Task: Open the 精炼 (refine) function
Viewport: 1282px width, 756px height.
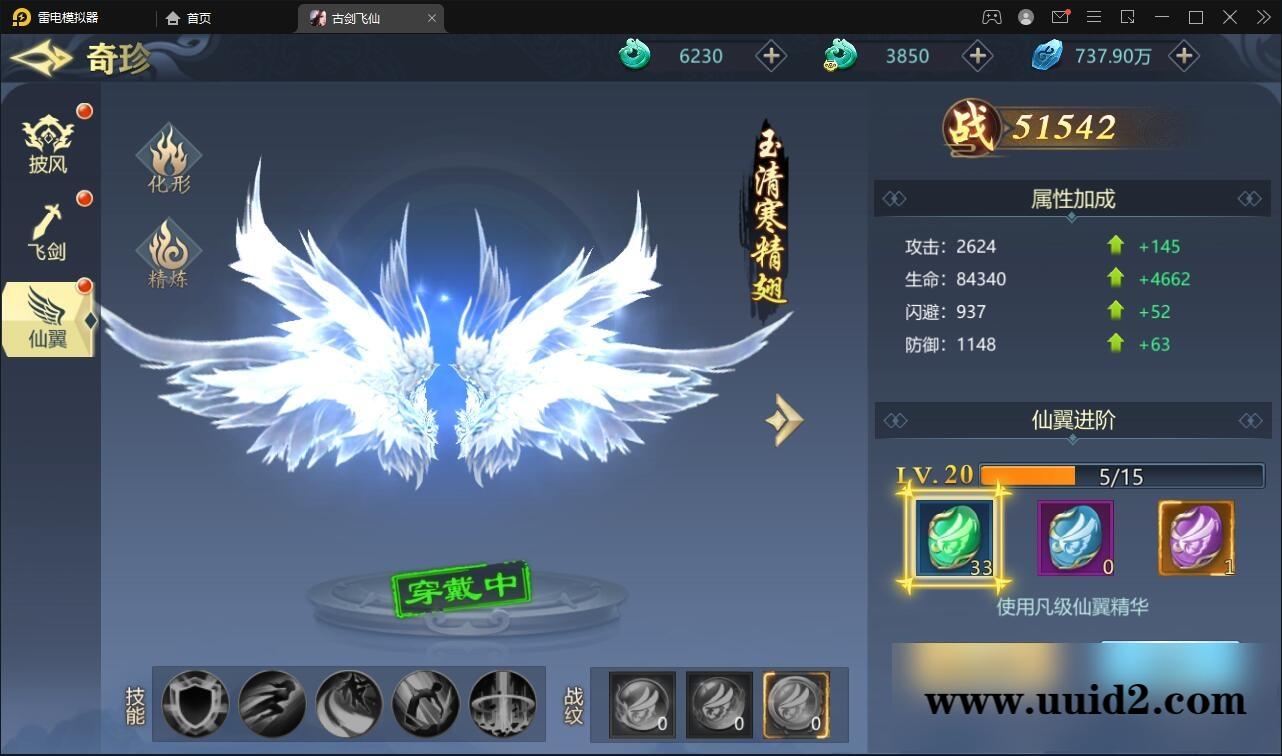Action: 167,253
